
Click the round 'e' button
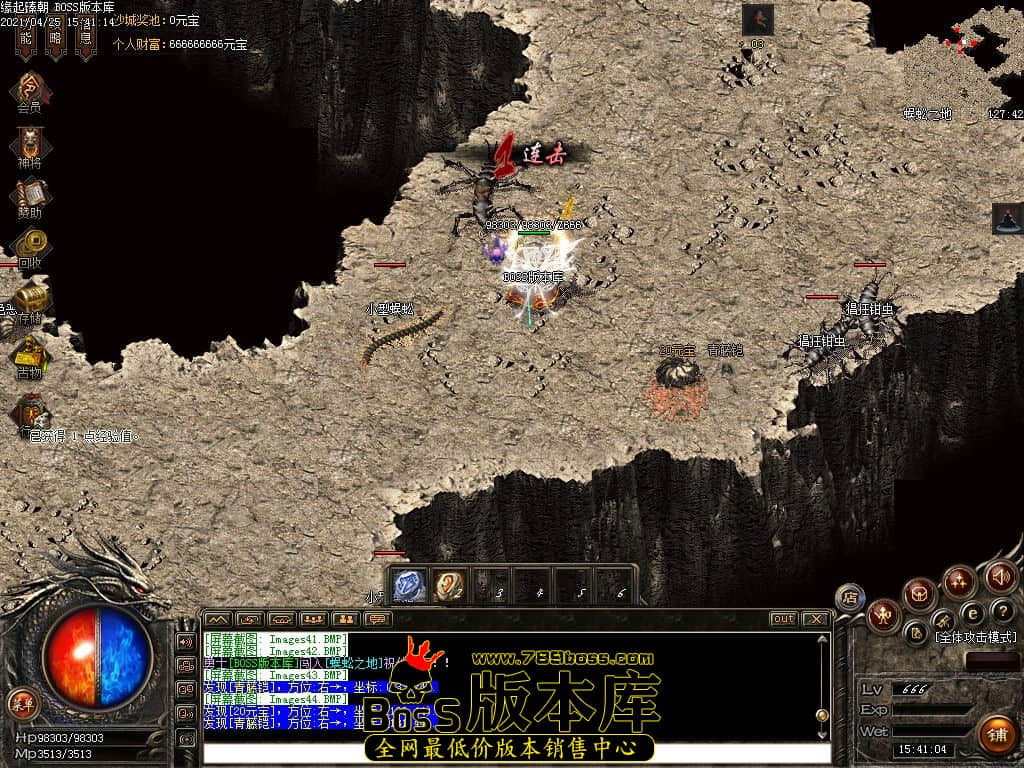pos(972,611)
